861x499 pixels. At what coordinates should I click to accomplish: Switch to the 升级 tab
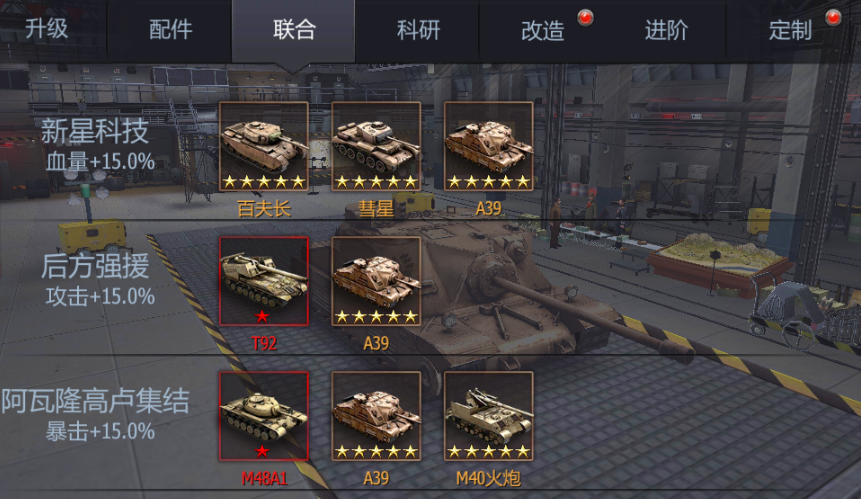click(47, 28)
